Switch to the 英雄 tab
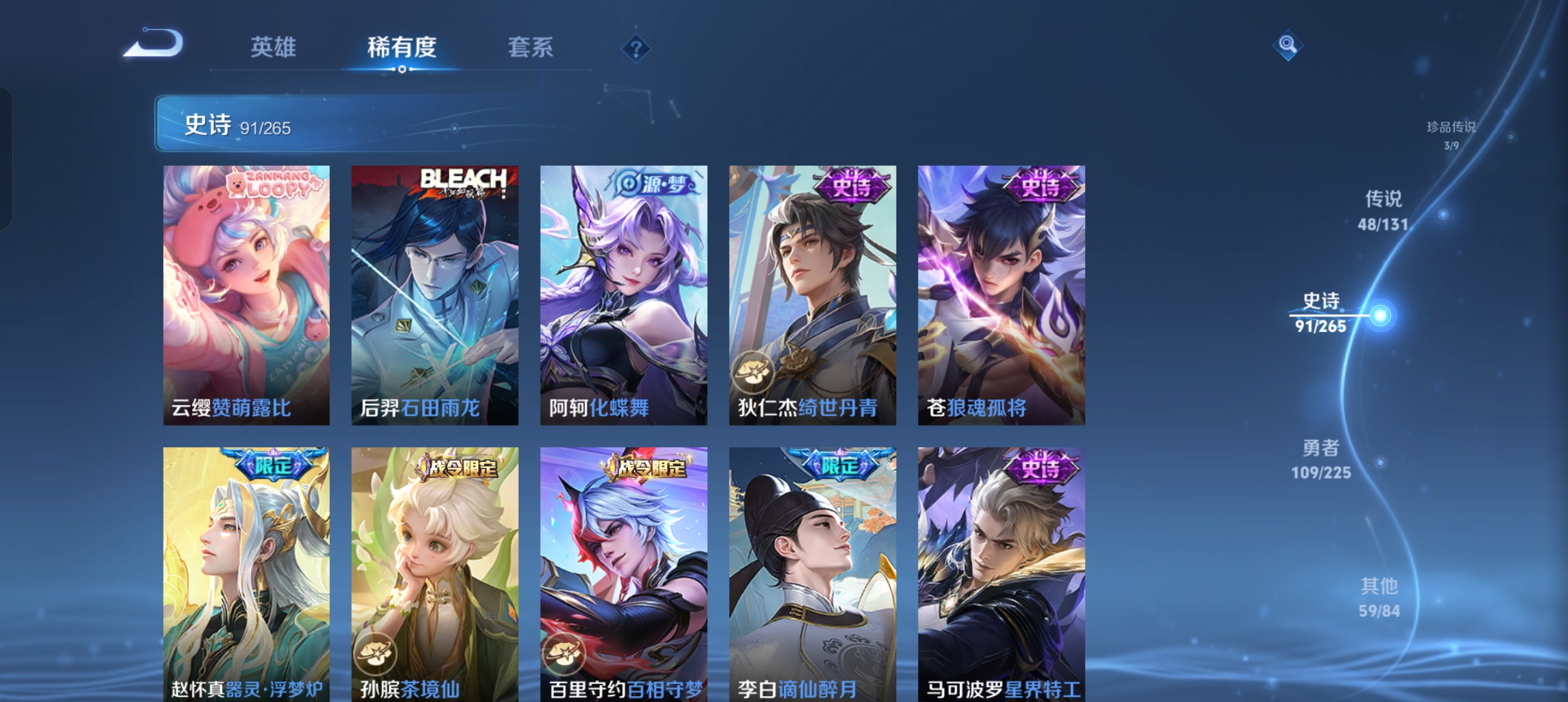The height and width of the screenshot is (702, 1568). tap(273, 47)
